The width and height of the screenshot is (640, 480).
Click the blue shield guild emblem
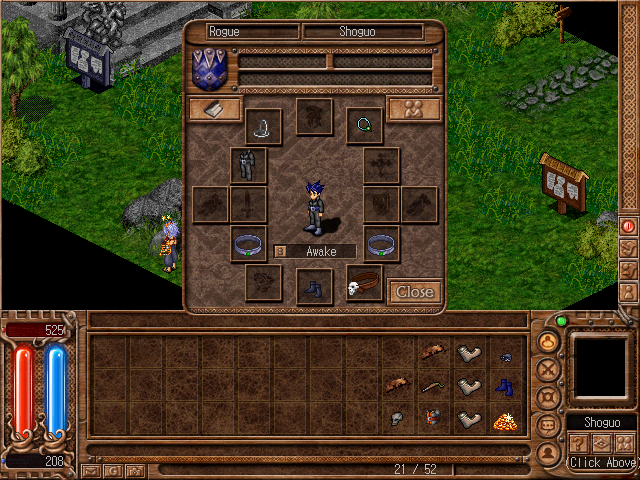tap(211, 69)
